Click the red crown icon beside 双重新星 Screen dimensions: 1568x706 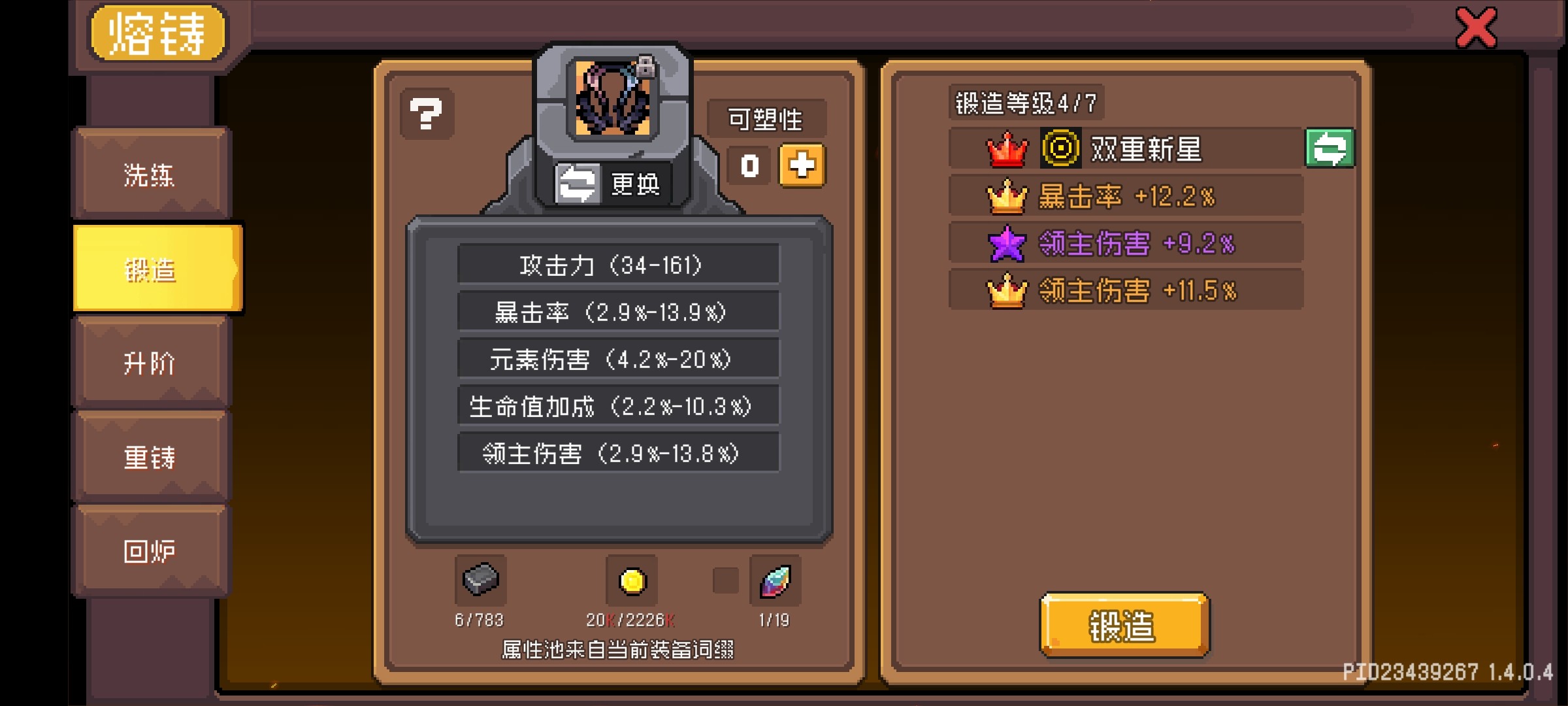click(1008, 149)
